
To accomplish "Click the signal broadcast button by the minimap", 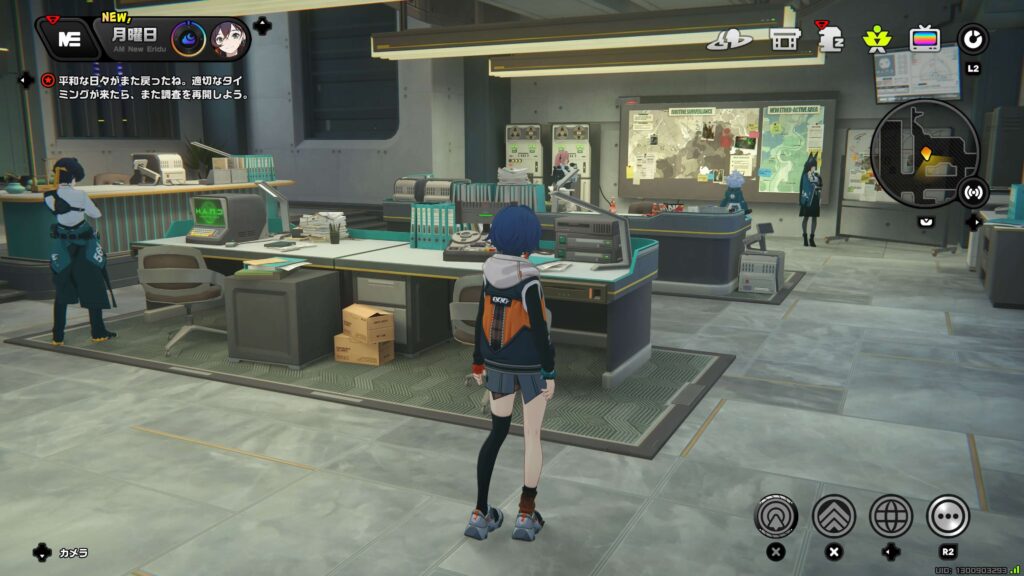I will pos(972,191).
